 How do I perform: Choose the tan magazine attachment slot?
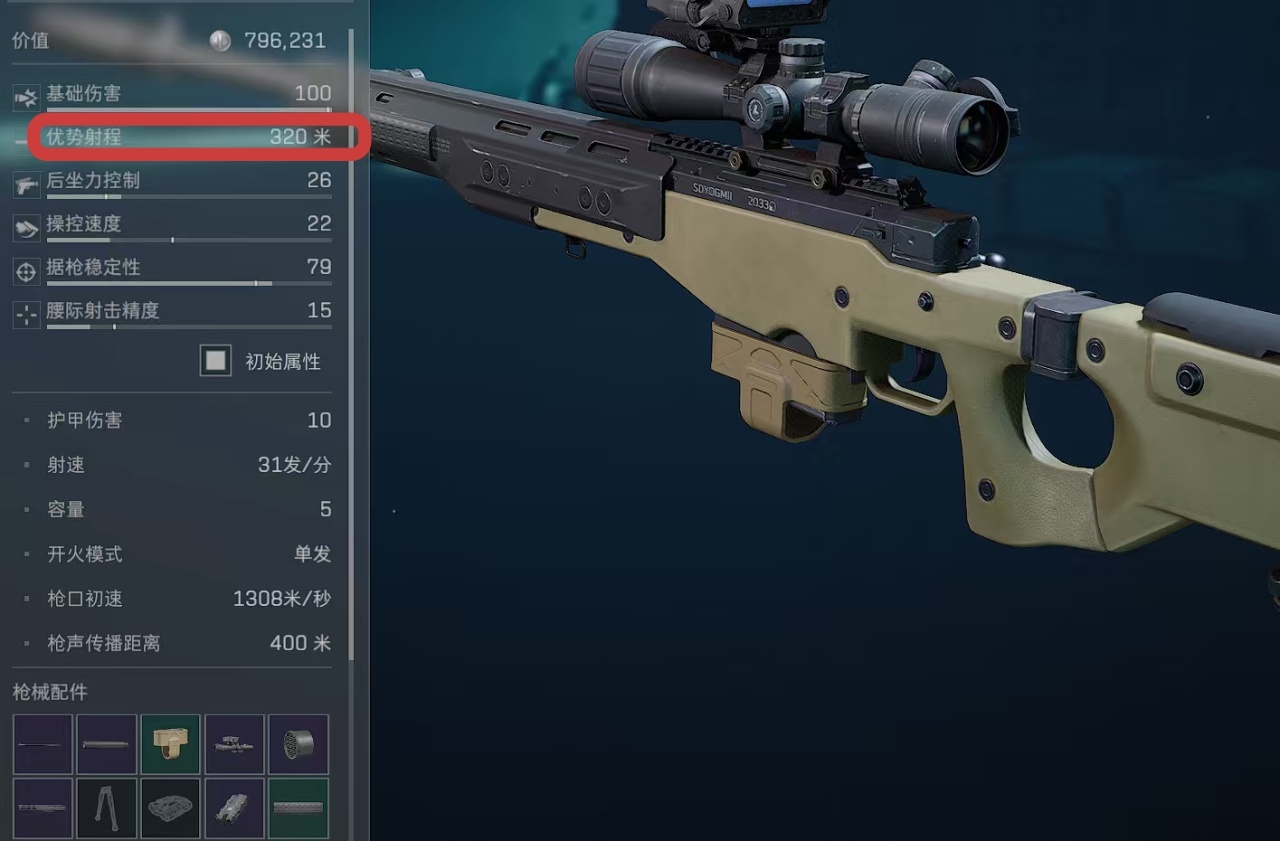coord(170,744)
